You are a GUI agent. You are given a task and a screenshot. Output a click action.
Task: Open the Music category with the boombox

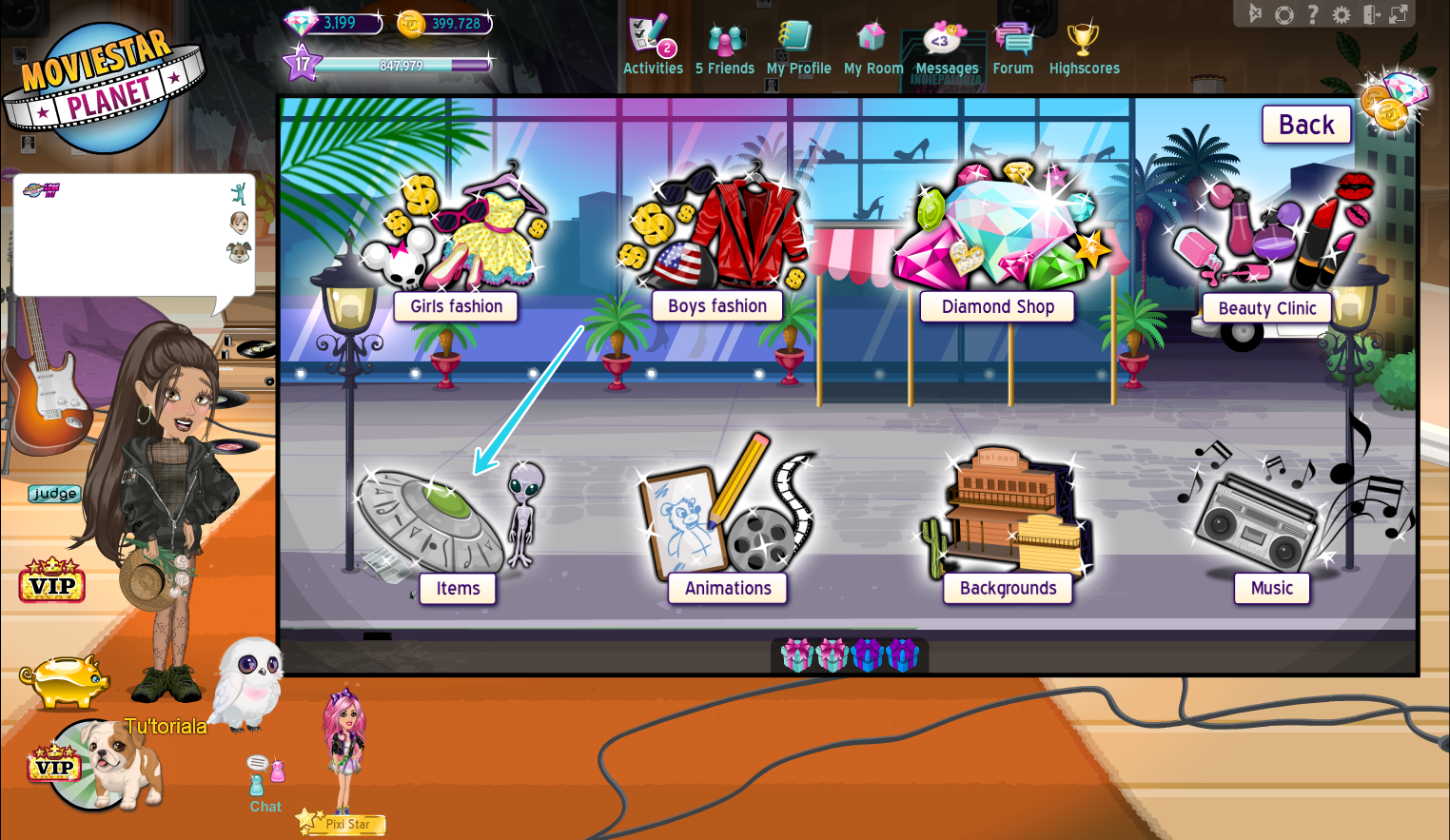pos(1271,588)
